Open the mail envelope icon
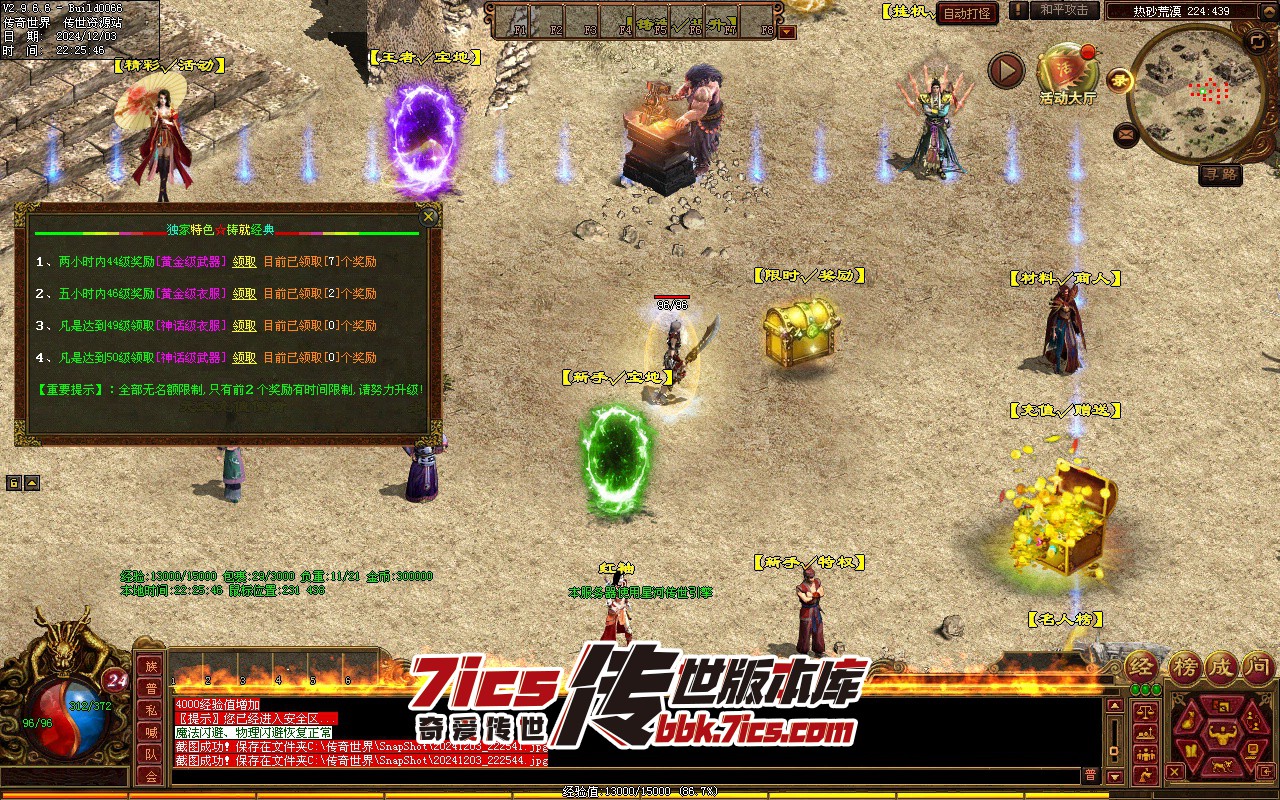This screenshot has height=800, width=1280. (x=1127, y=133)
